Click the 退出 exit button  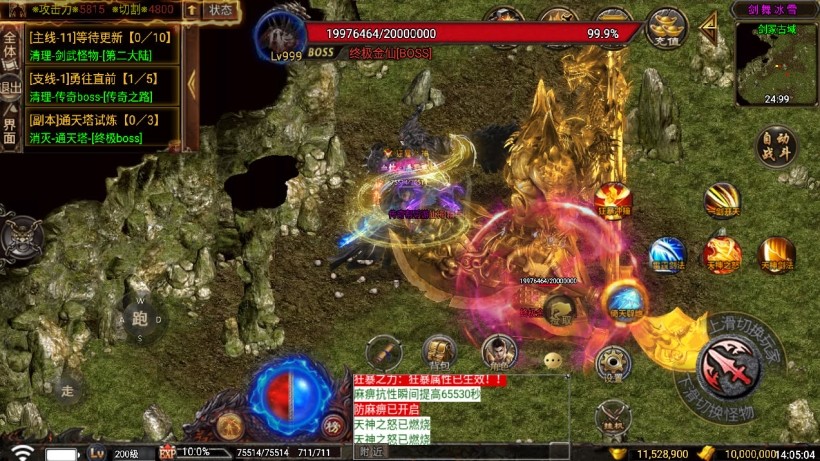click(x=10, y=88)
